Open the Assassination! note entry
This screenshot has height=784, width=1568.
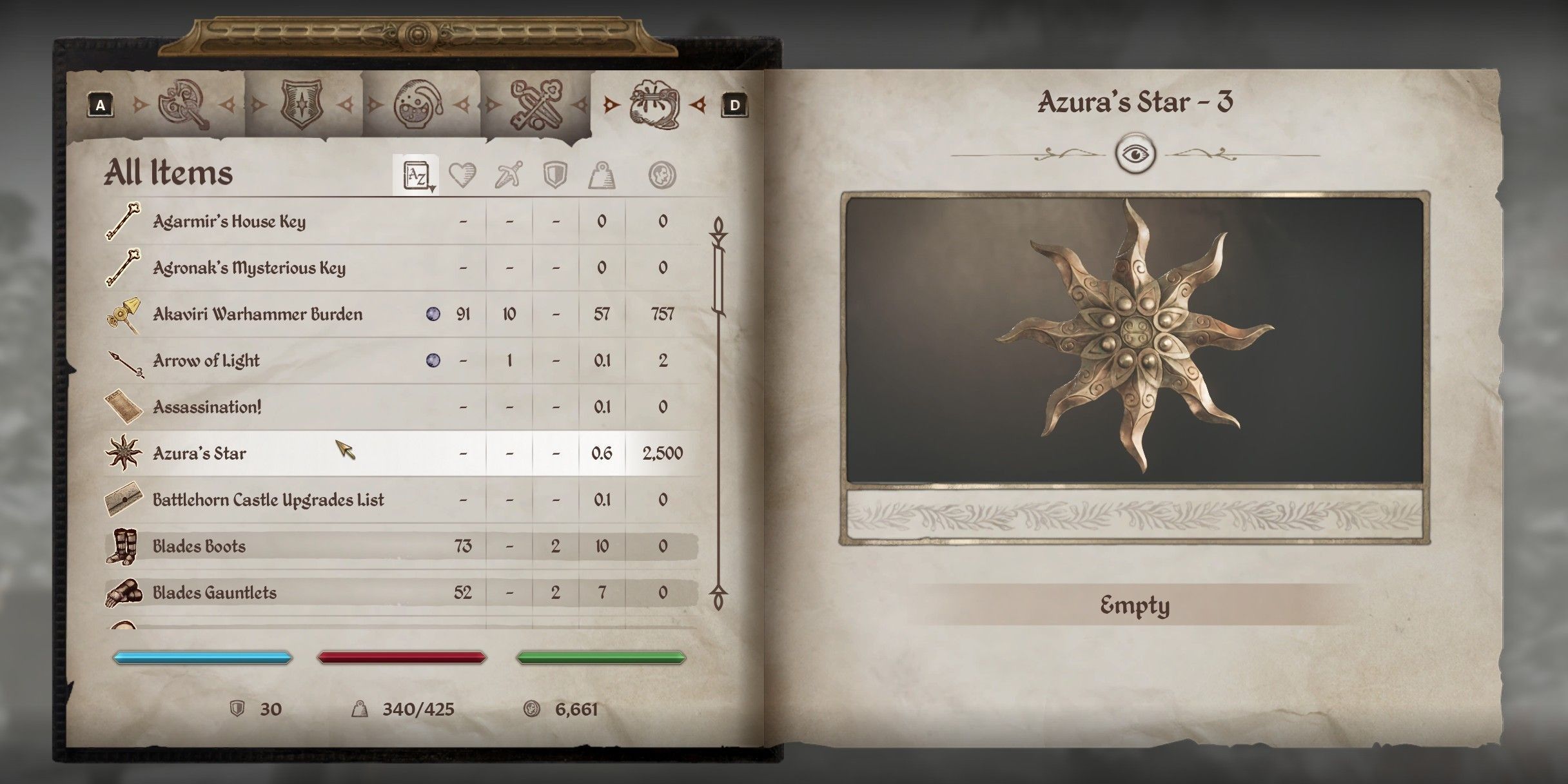tap(207, 407)
